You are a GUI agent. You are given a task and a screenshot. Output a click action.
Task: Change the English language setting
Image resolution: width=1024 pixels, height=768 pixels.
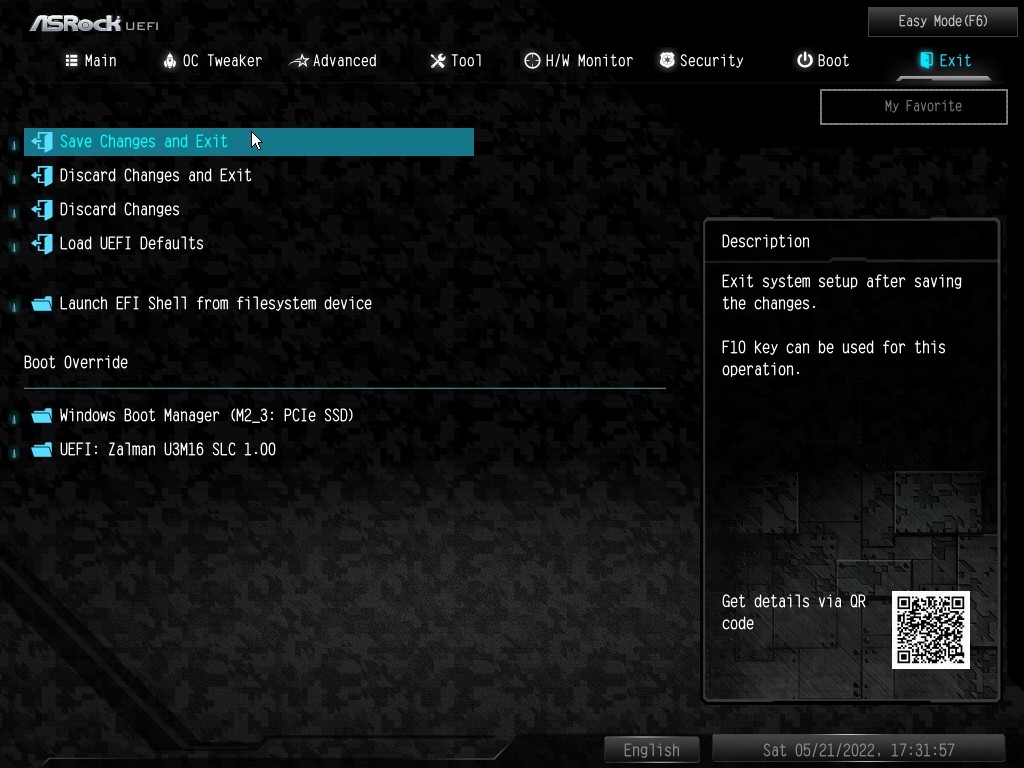pos(651,750)
